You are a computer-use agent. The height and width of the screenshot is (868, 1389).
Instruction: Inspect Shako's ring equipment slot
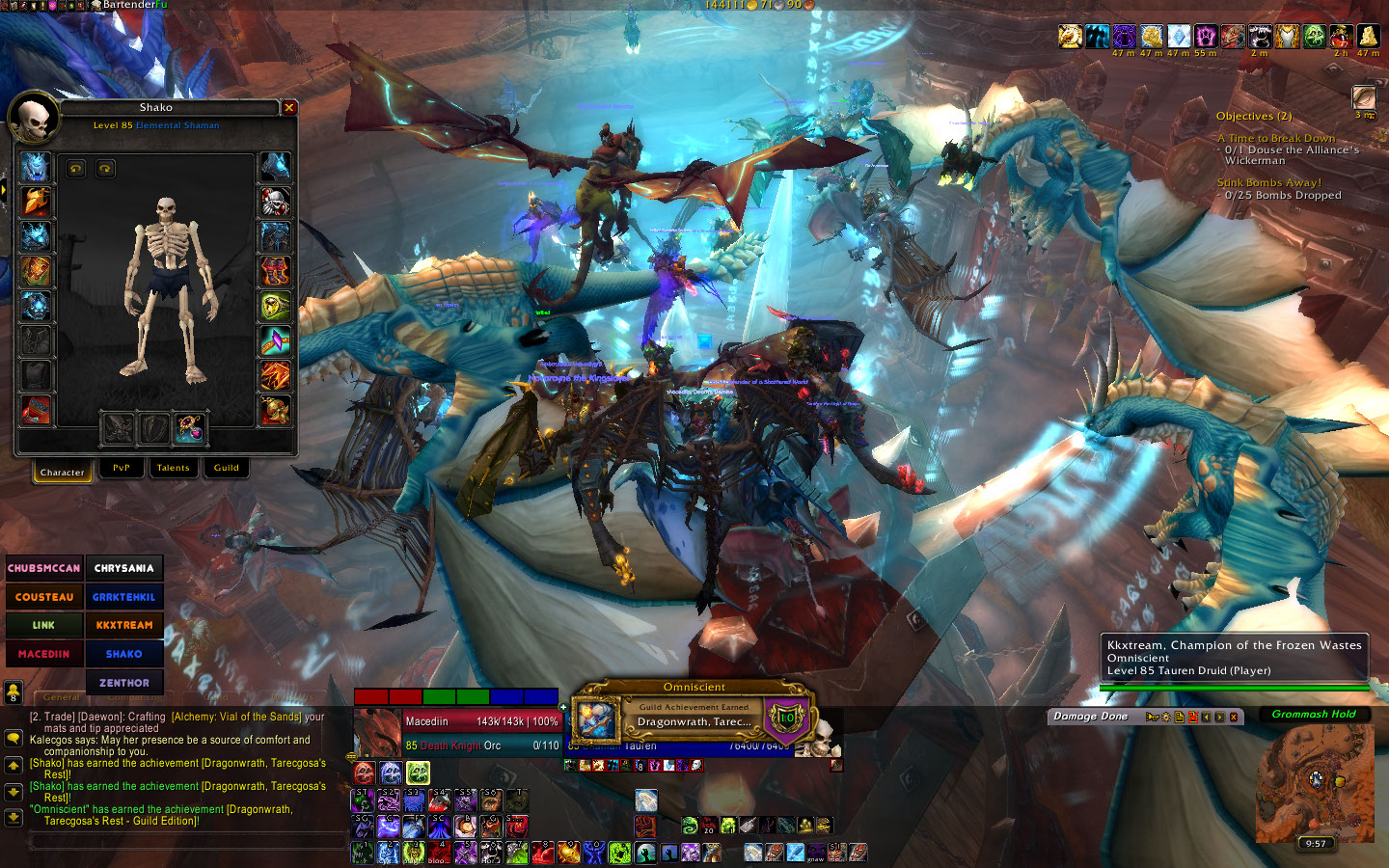tap(275, 307)
